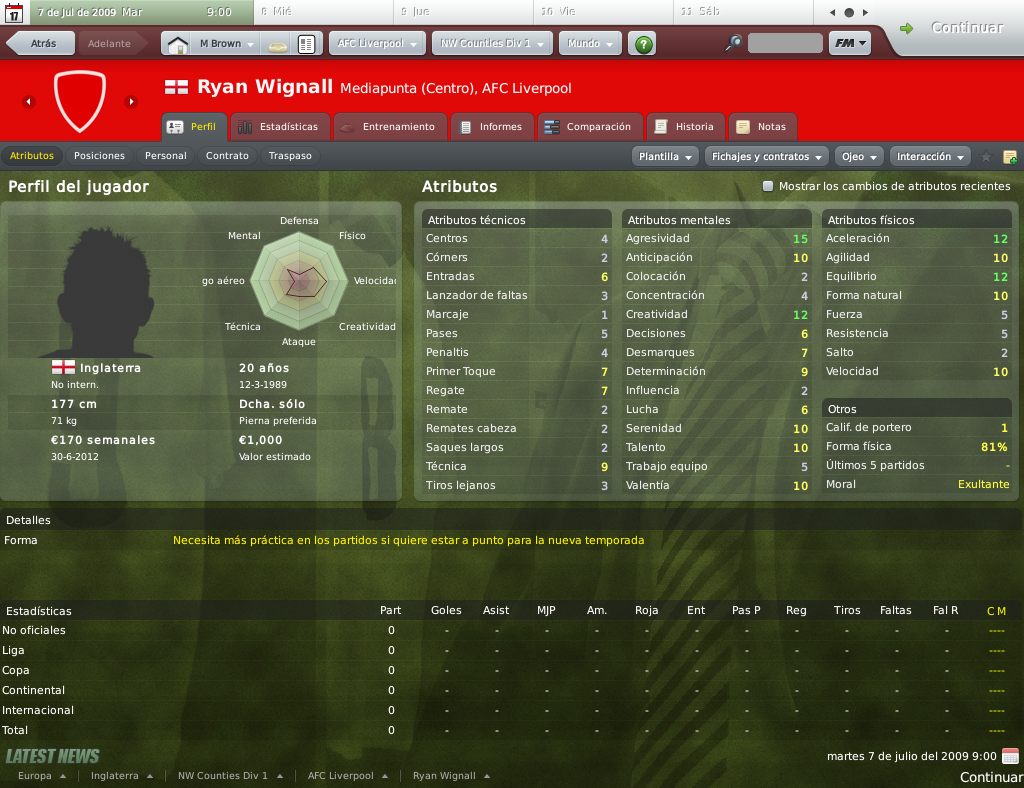Open the FM main menu
The image size is (1024, 788).
(849, 44)
